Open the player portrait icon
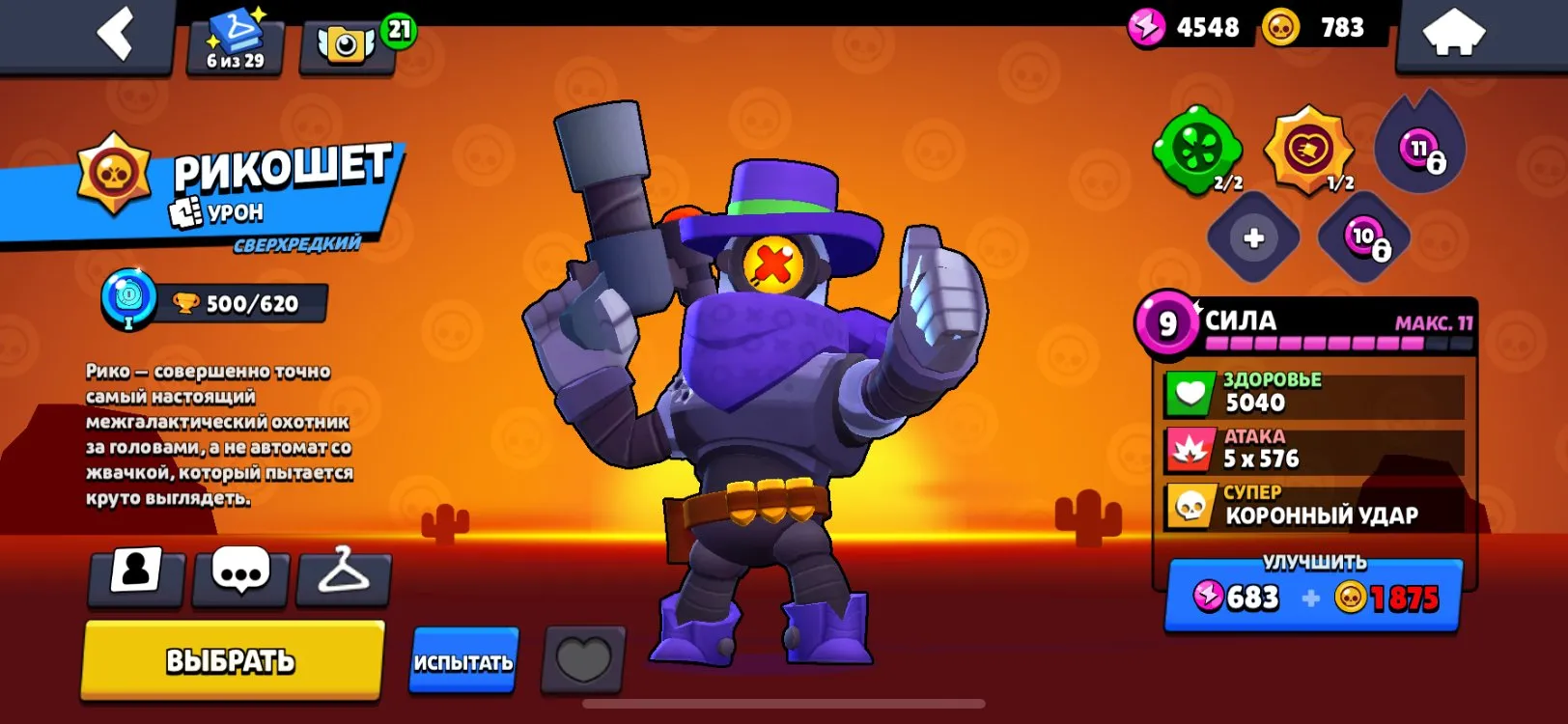This screenshot has width=1568, height=724. (135, 576)
